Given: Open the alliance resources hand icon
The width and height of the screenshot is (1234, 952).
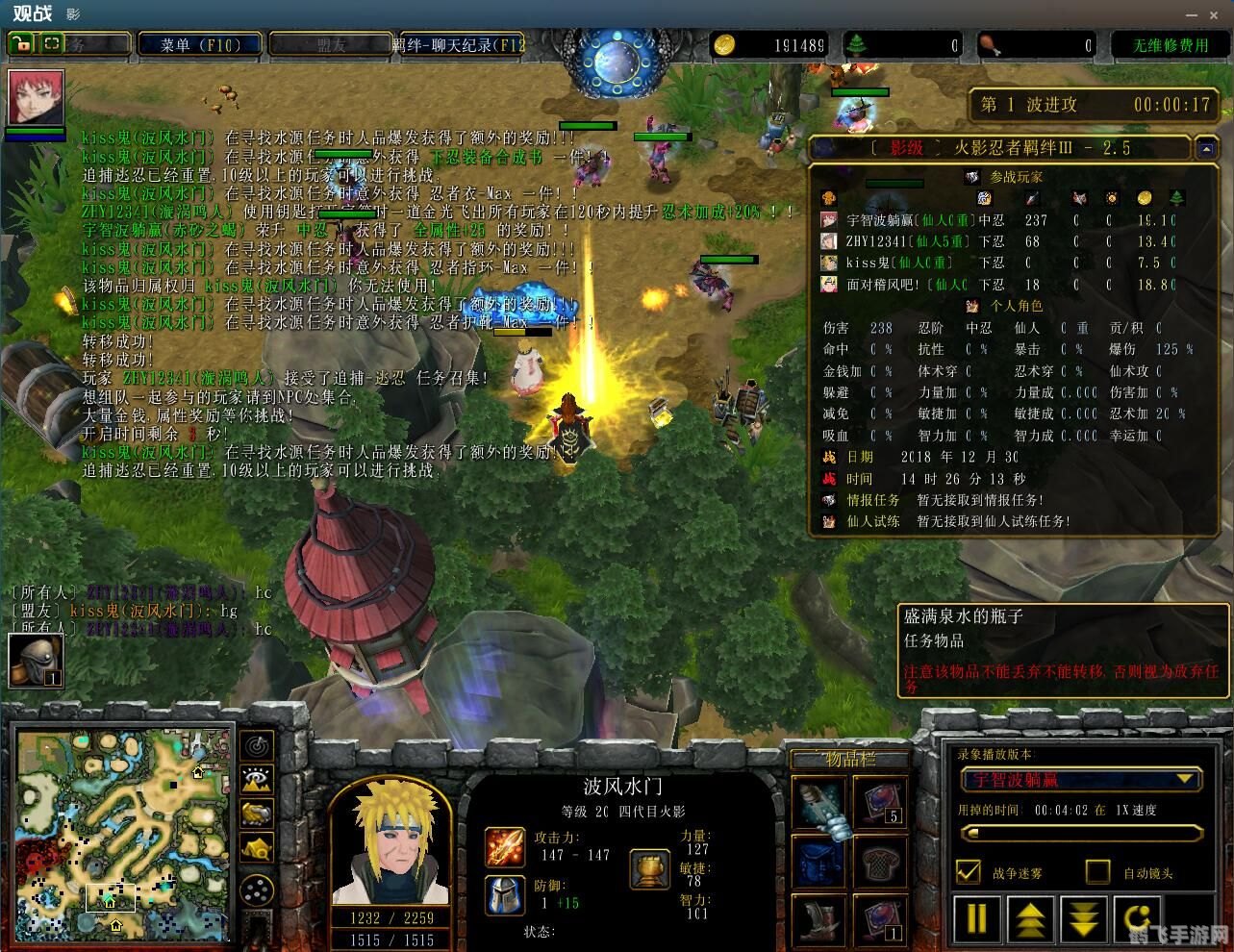Looking at the screenshot, I should [x=258, y=814].
